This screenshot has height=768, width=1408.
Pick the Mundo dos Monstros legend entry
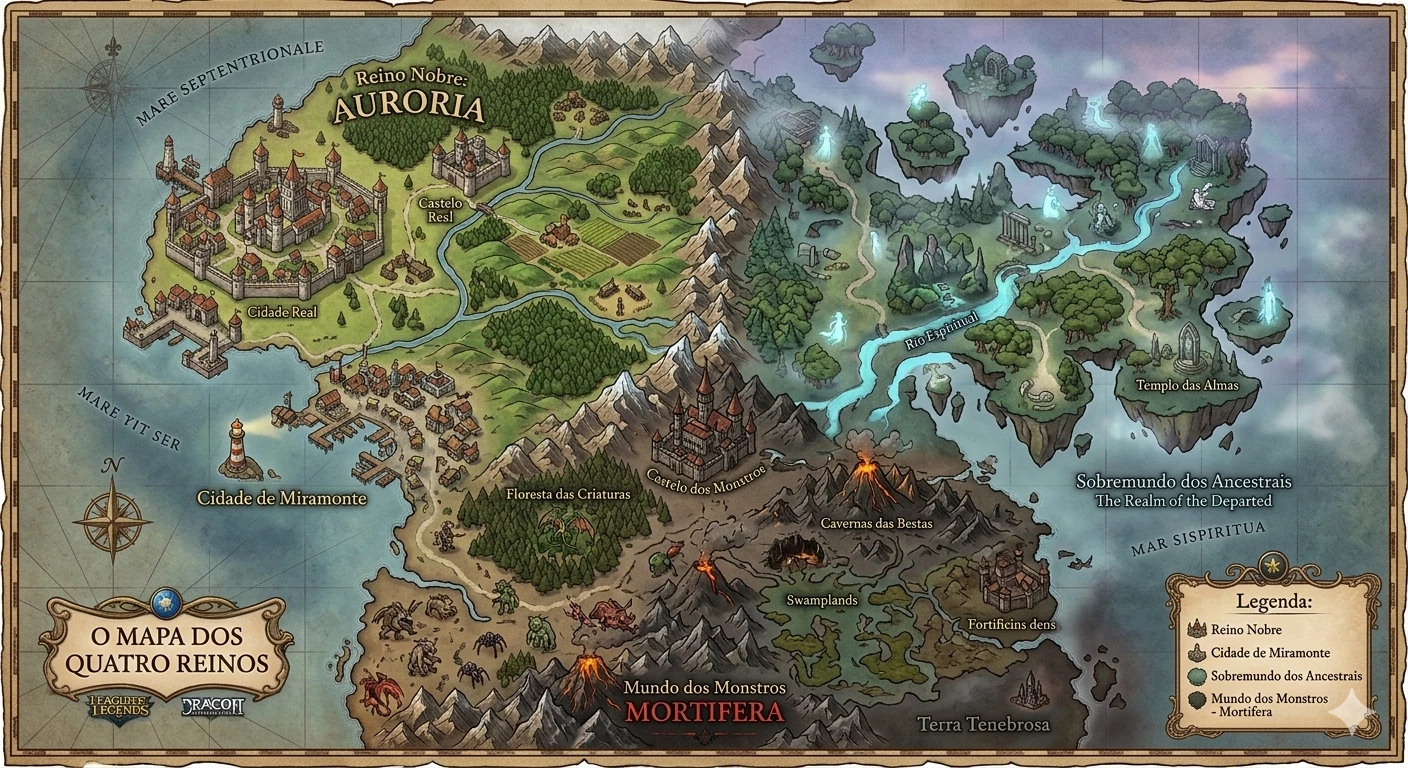tap(1269, 704)
